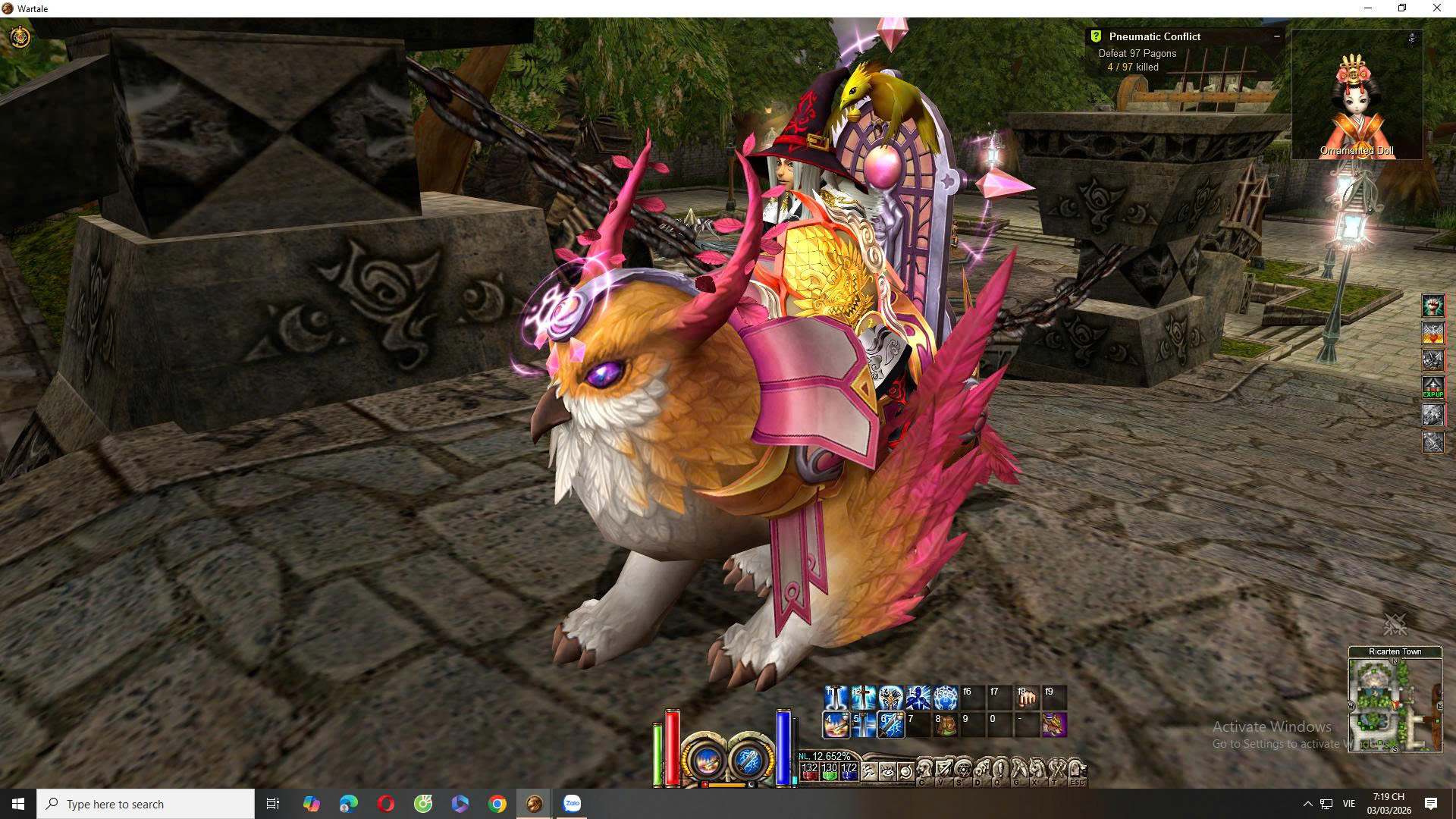
Task: Close the Wartale game window
Action: pos(1436,8)
